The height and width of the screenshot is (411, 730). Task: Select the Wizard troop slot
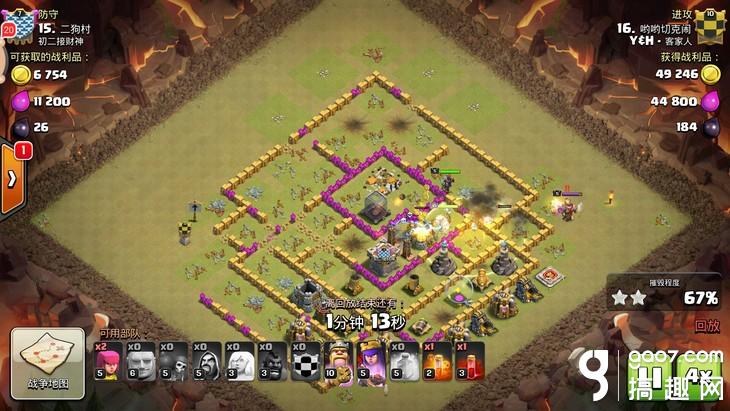pyautogui.click(x=206, y=361)
